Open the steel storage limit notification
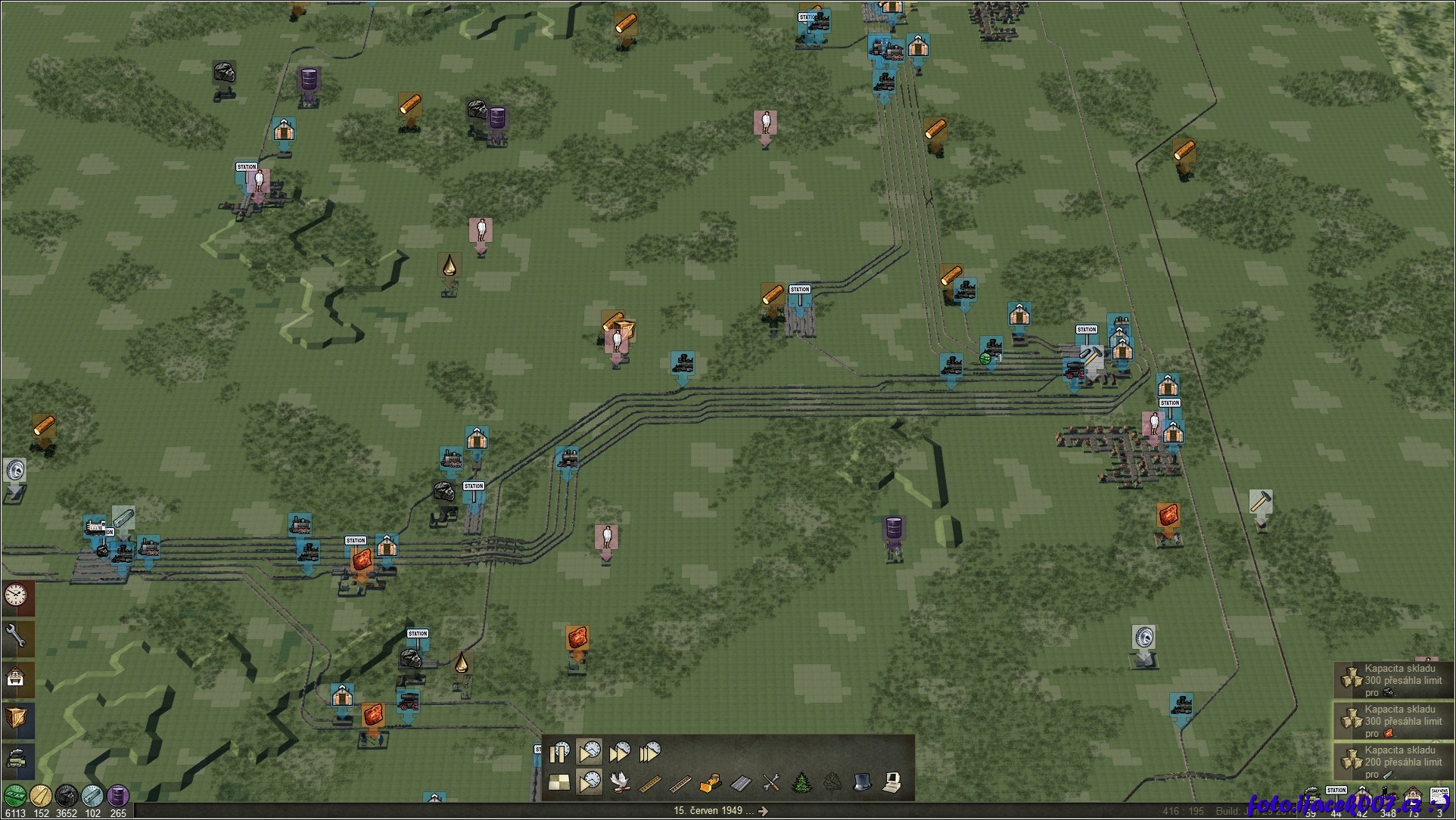 pos(1393,762)
